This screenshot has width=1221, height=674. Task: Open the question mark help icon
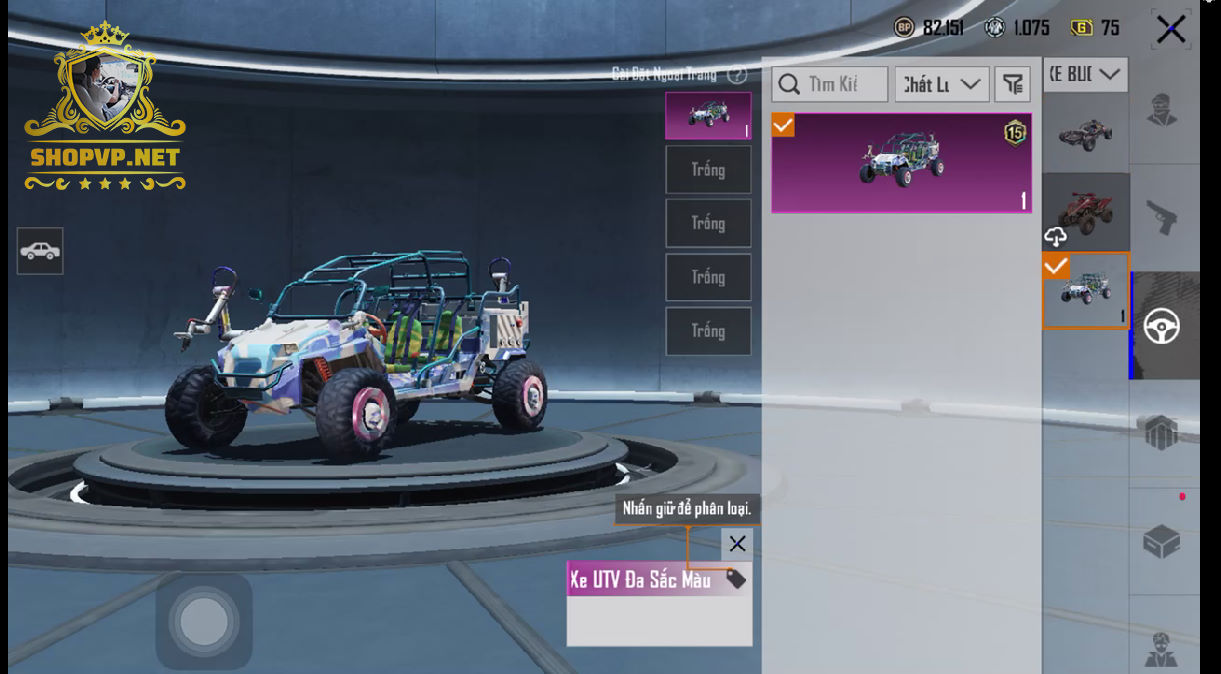737,75
